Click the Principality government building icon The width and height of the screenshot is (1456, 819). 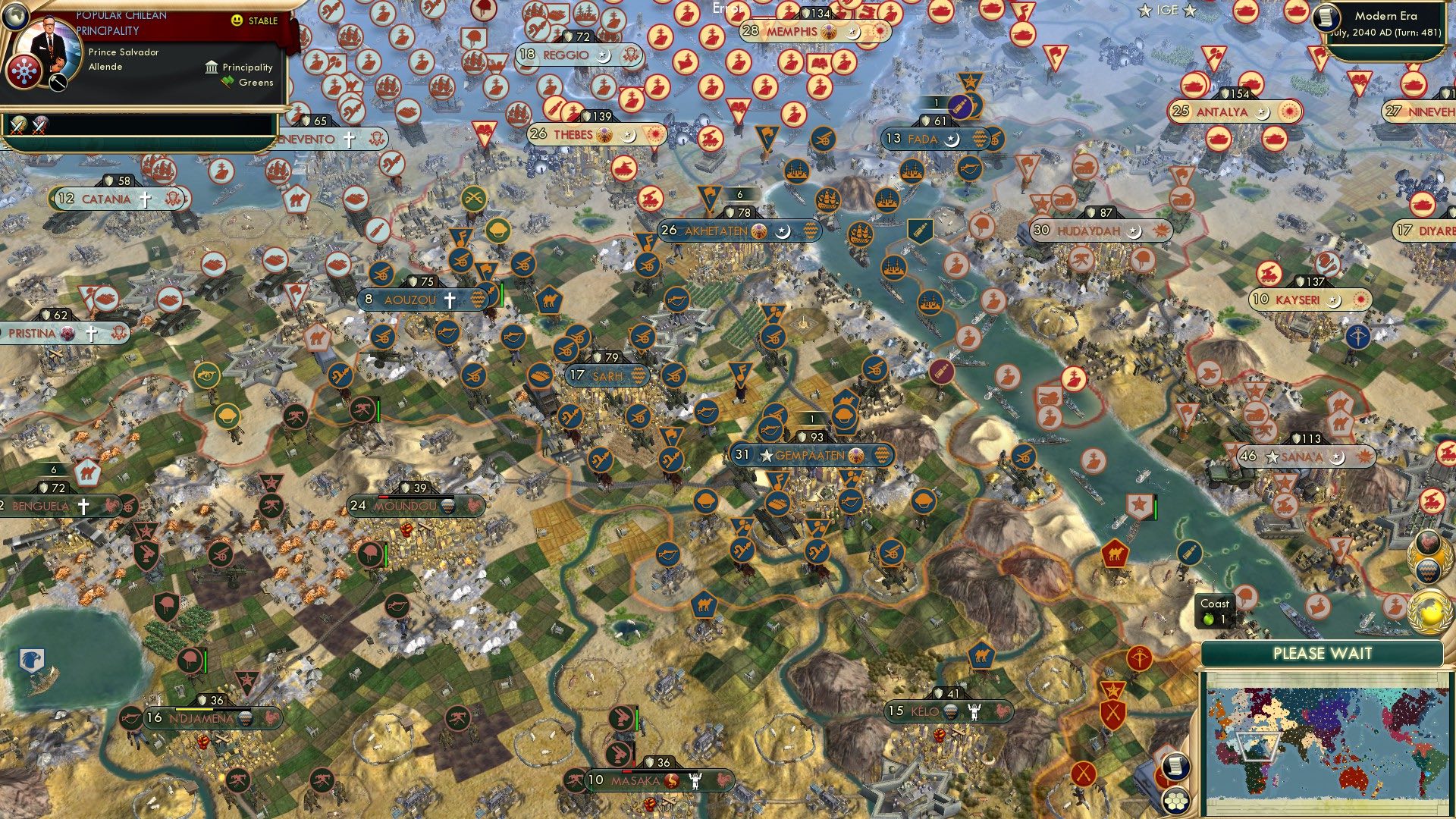[x=210, y=67]
